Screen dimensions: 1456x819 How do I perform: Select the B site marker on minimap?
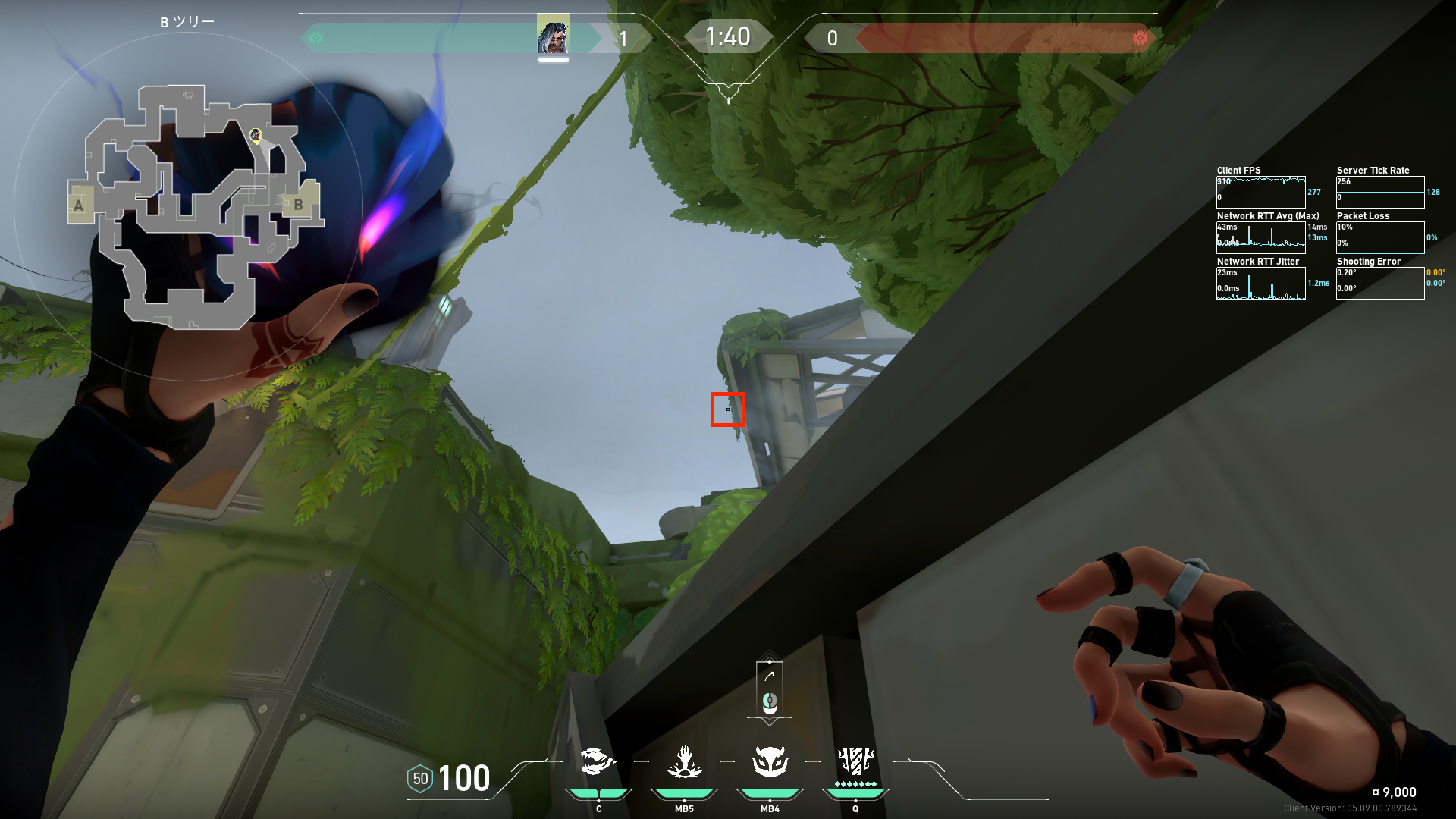[x=298, y=205]
